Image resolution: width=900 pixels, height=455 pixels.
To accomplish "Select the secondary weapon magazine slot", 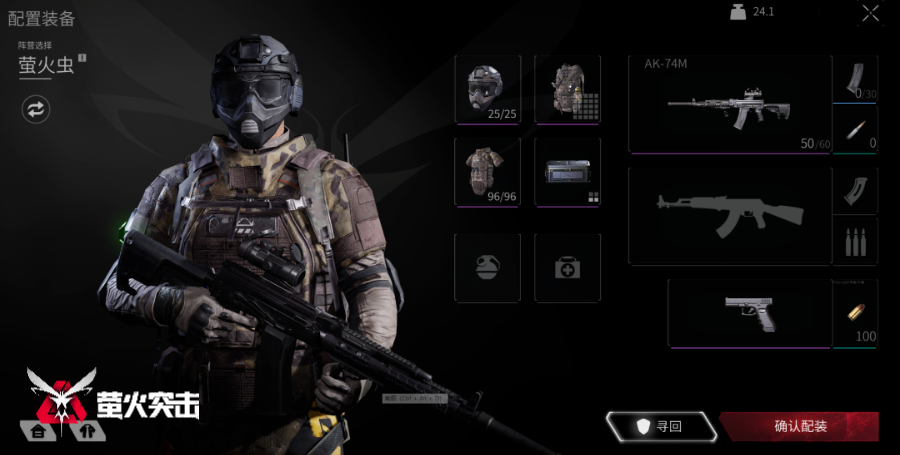I will pyautogui.click(x=855, y=190).
